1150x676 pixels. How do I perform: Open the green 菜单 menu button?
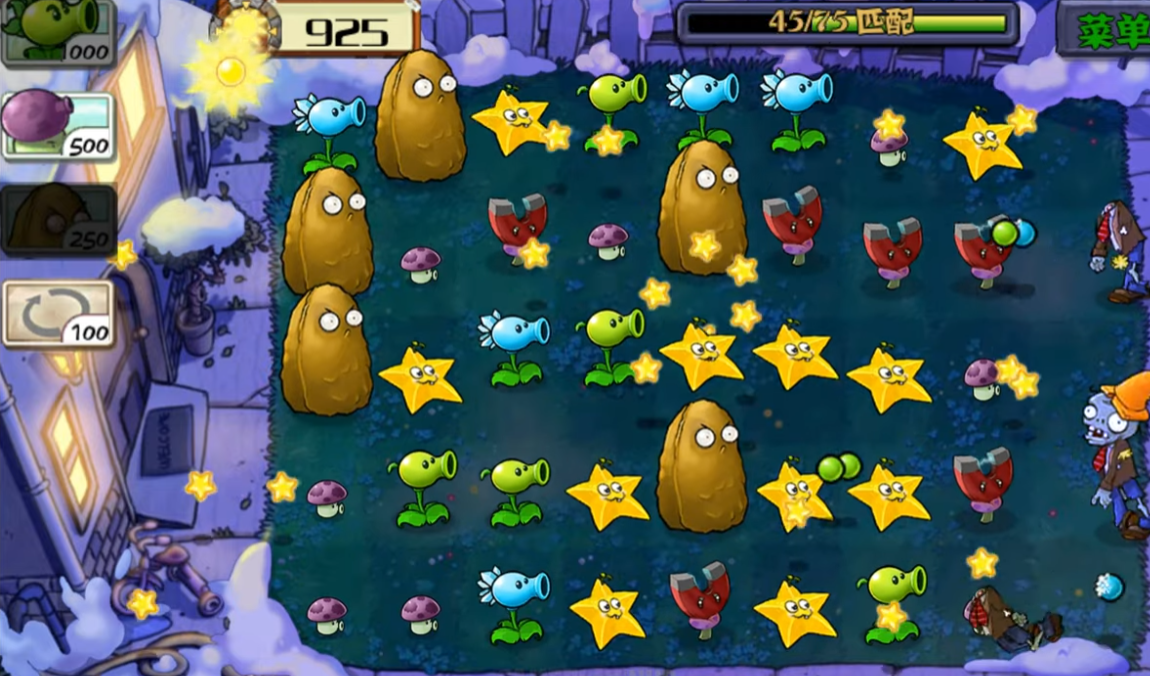point(1107,29)
